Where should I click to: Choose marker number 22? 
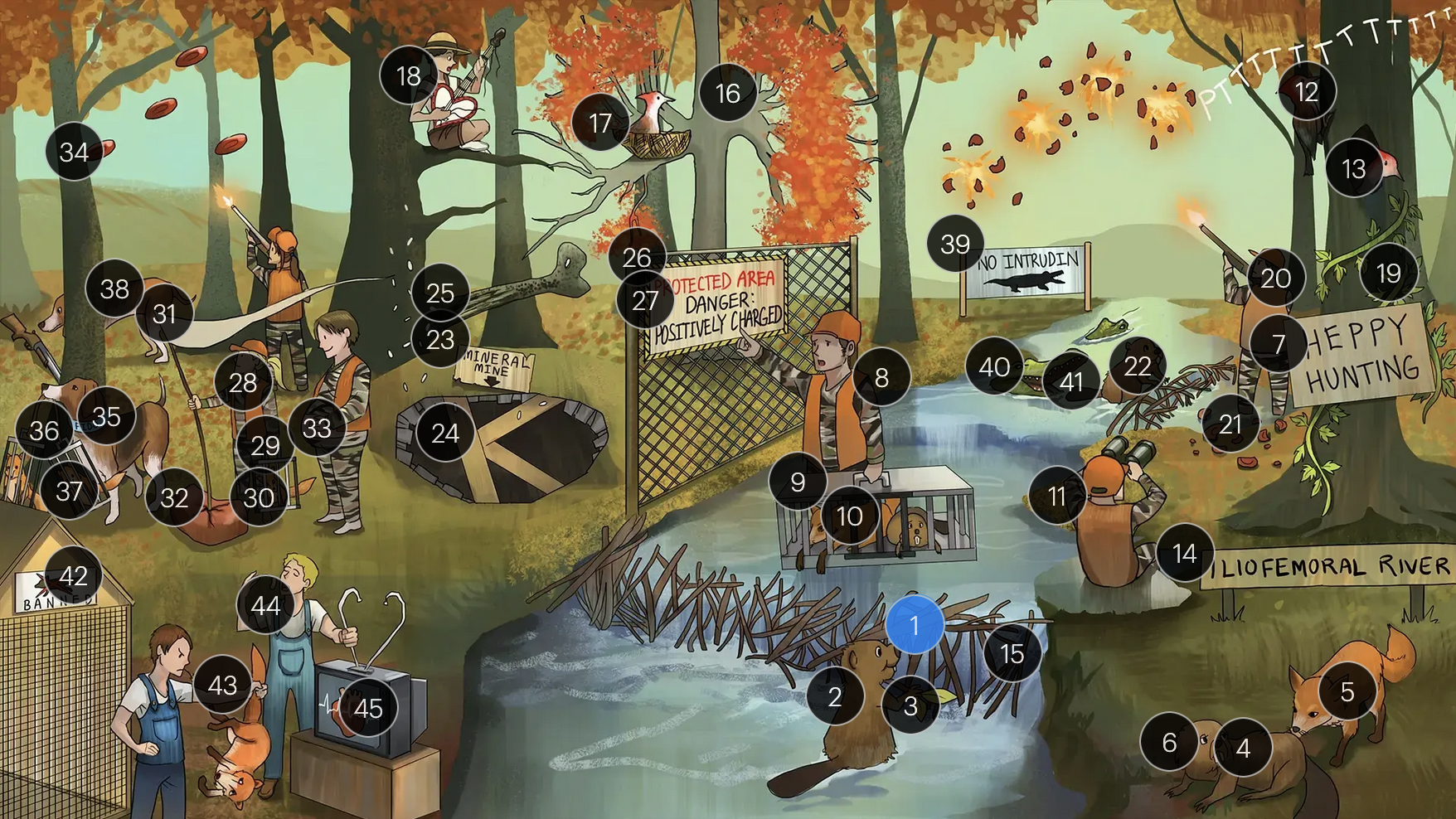pos(1138,366)
